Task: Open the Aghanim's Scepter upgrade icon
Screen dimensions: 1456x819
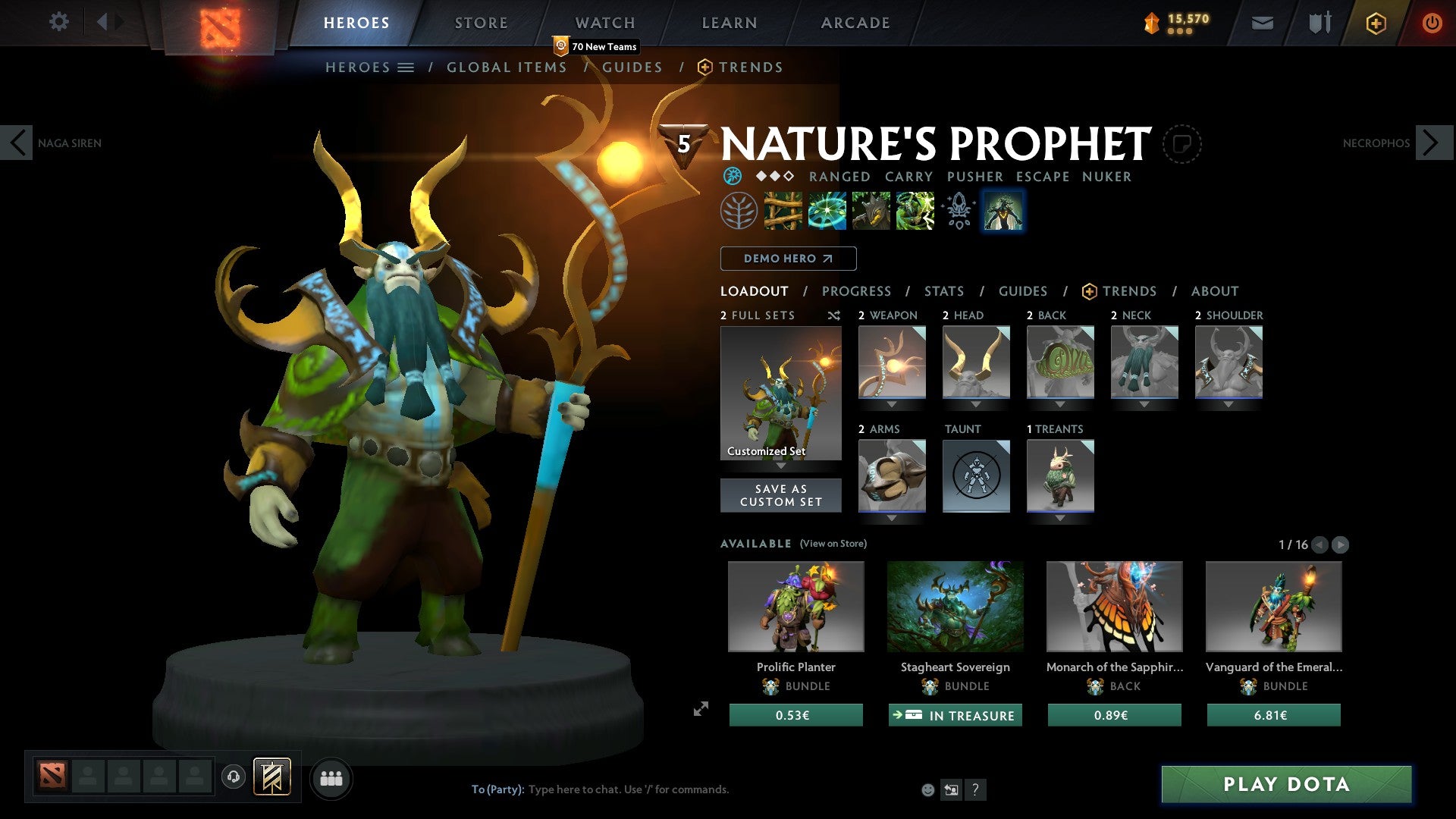Action: [x=959, y=211]
